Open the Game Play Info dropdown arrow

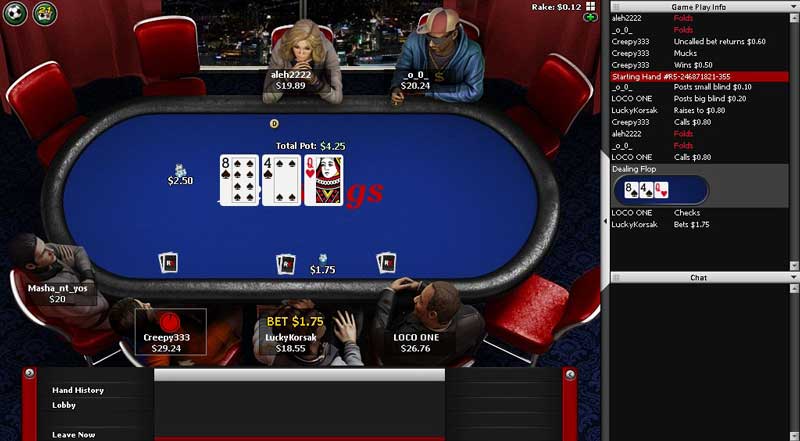(x=793, y=7)
